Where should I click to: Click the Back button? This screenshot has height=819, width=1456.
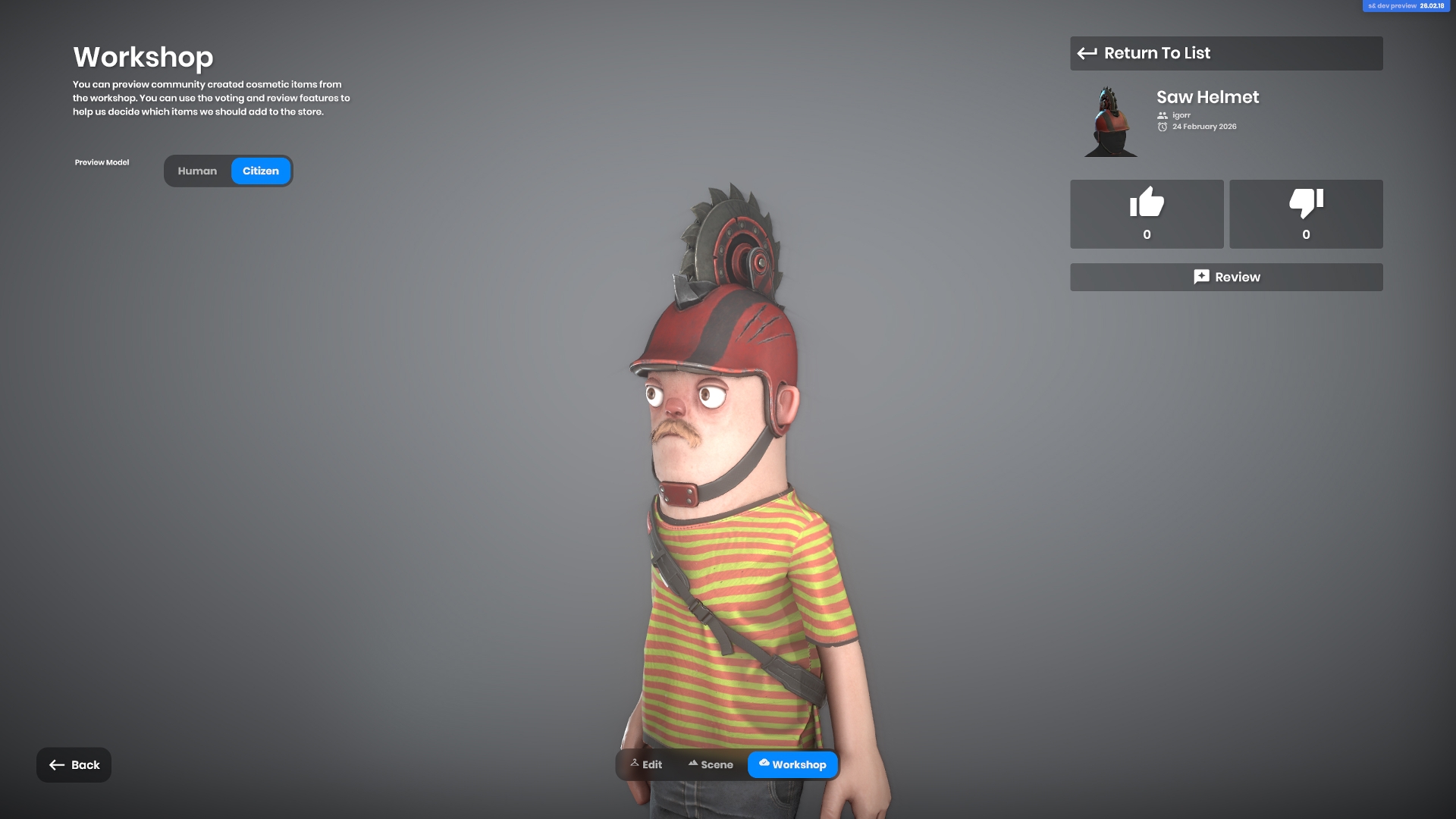pyautogui.click(x=74, y=764)
